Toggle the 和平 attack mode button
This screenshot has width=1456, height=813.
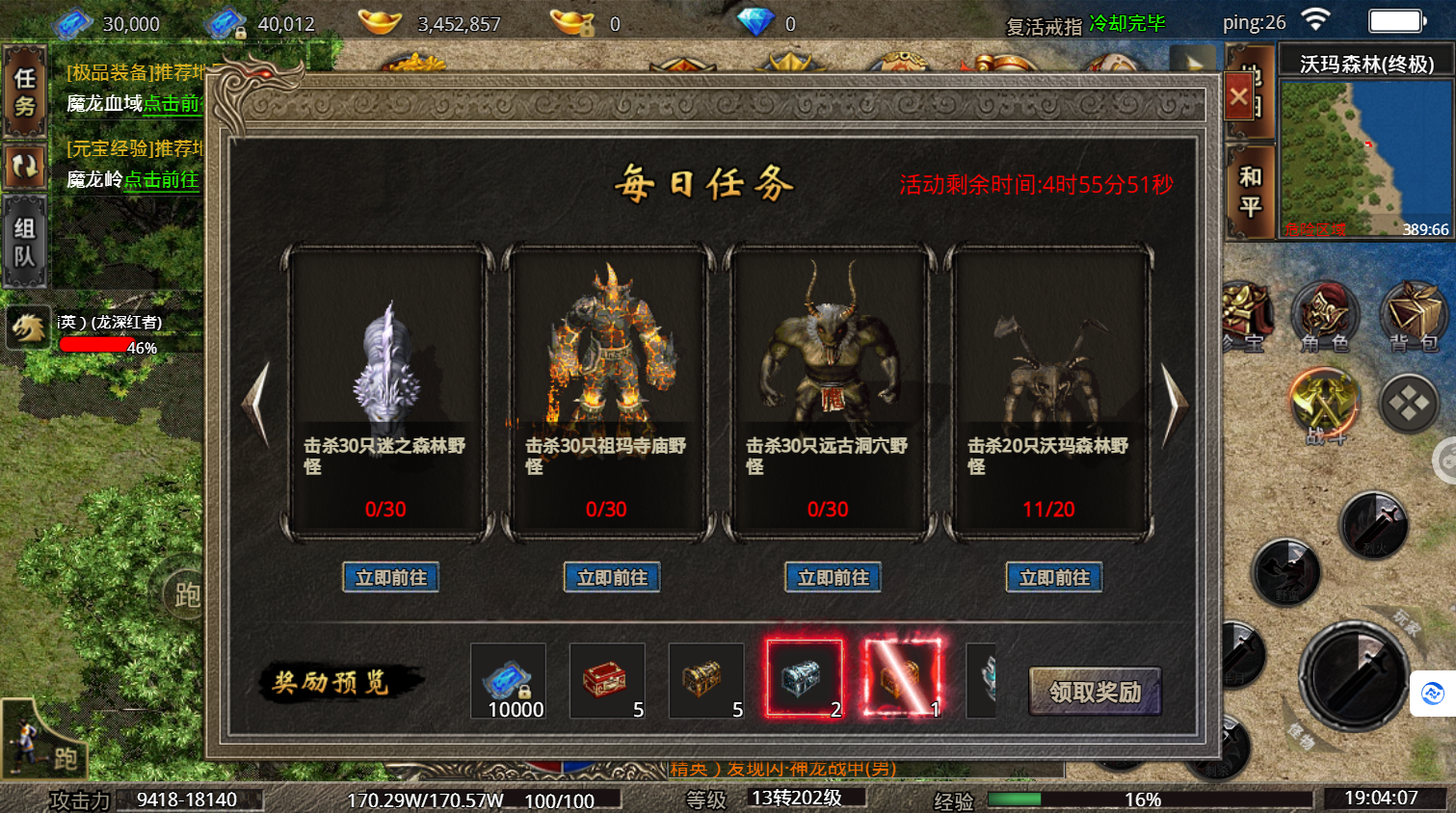pos(1251,192)
